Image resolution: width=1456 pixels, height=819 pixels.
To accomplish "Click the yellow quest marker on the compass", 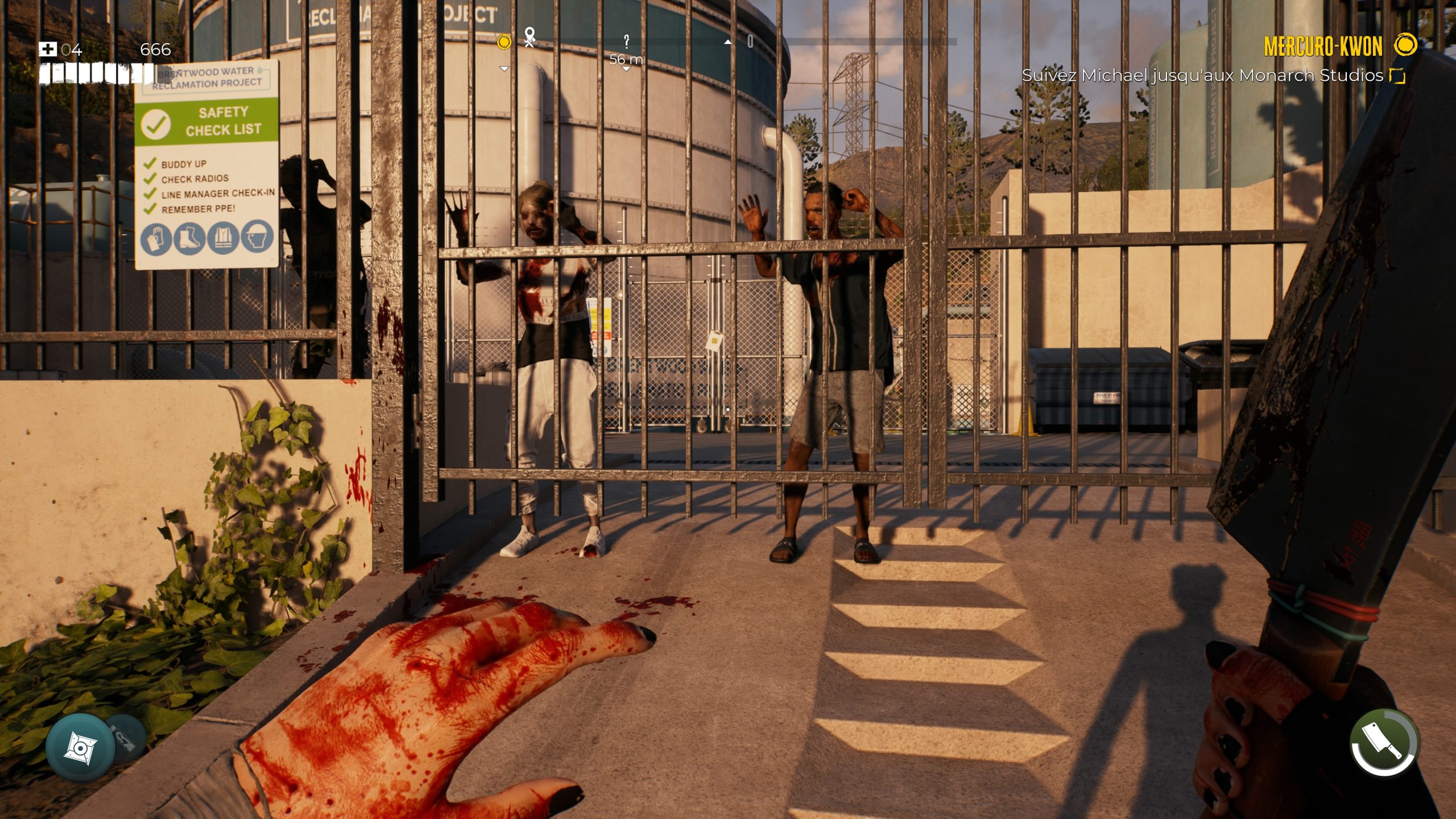I will (504, 42).
